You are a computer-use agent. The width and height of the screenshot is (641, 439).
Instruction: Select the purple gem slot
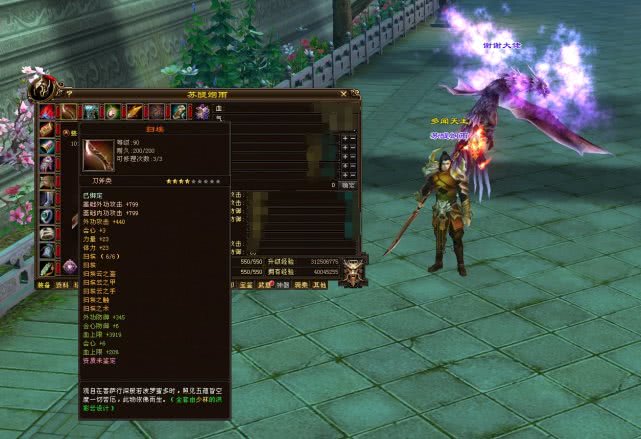pyautogui.click(x=70, y=266)
